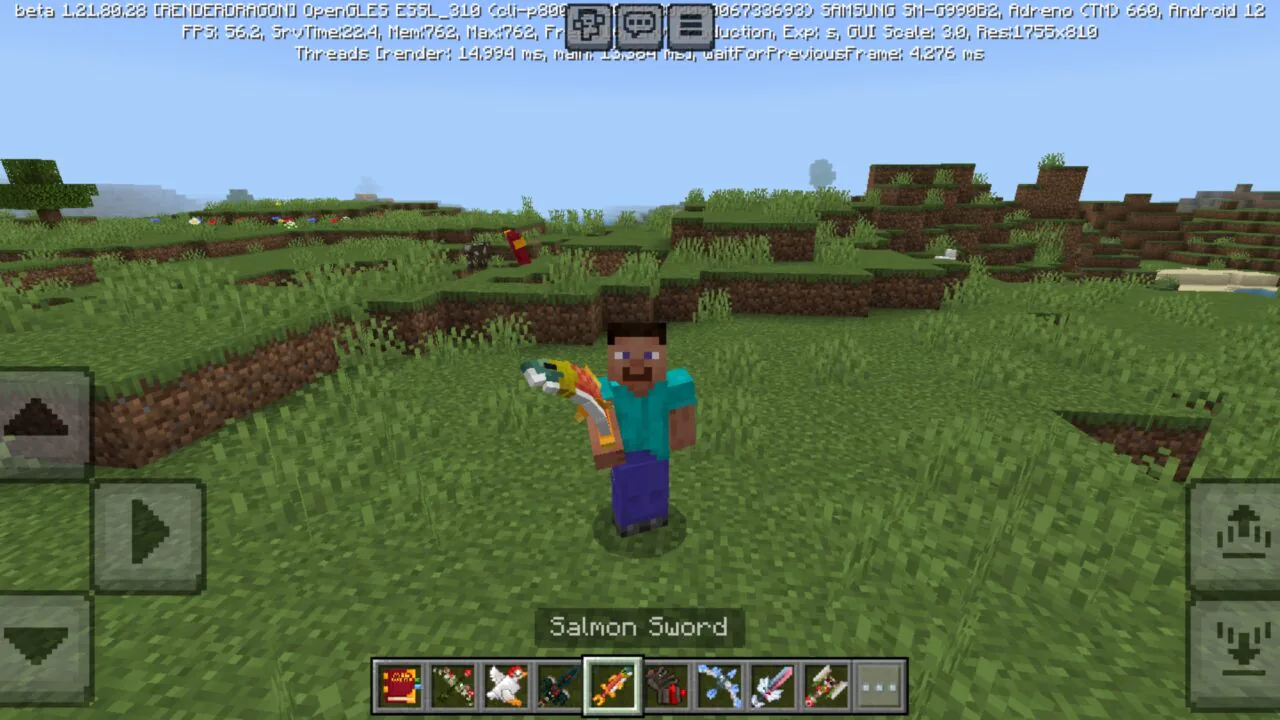Tap the sneak down arrow button

(x=1236, y=644)
